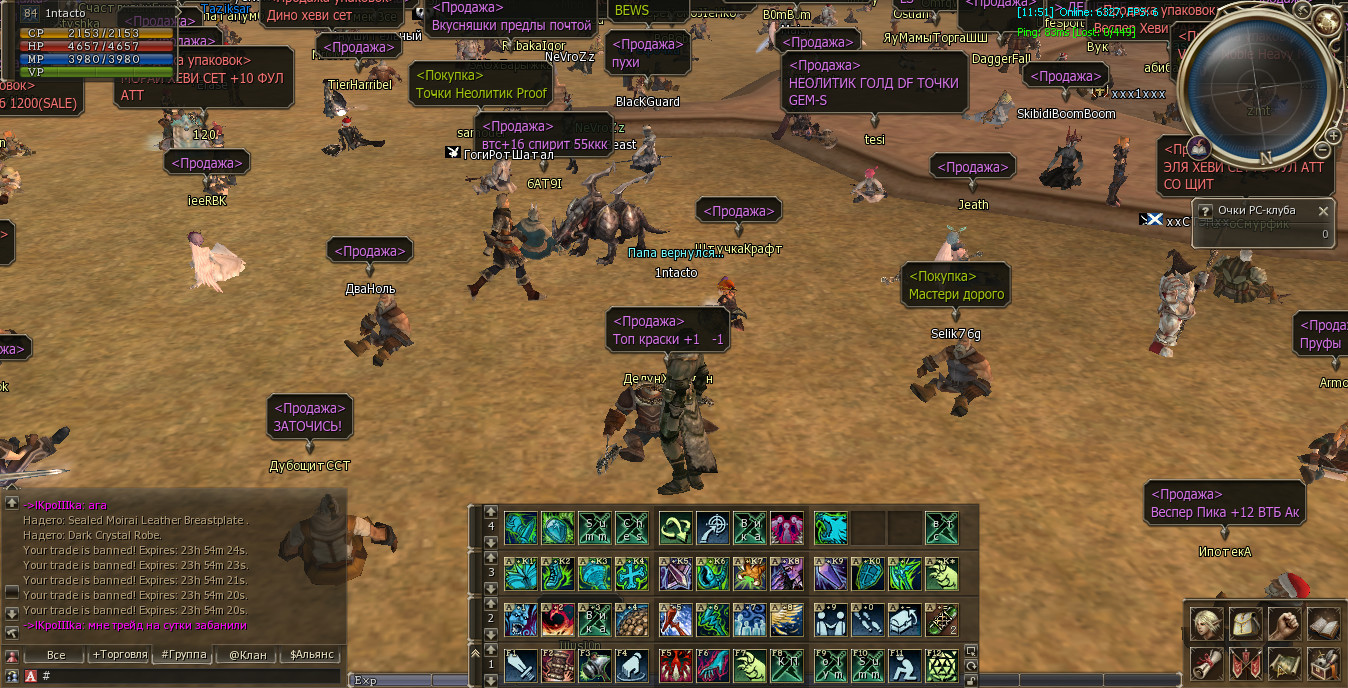
Task: Open the fist actions menu icon
Action: tap(1284, 624)
